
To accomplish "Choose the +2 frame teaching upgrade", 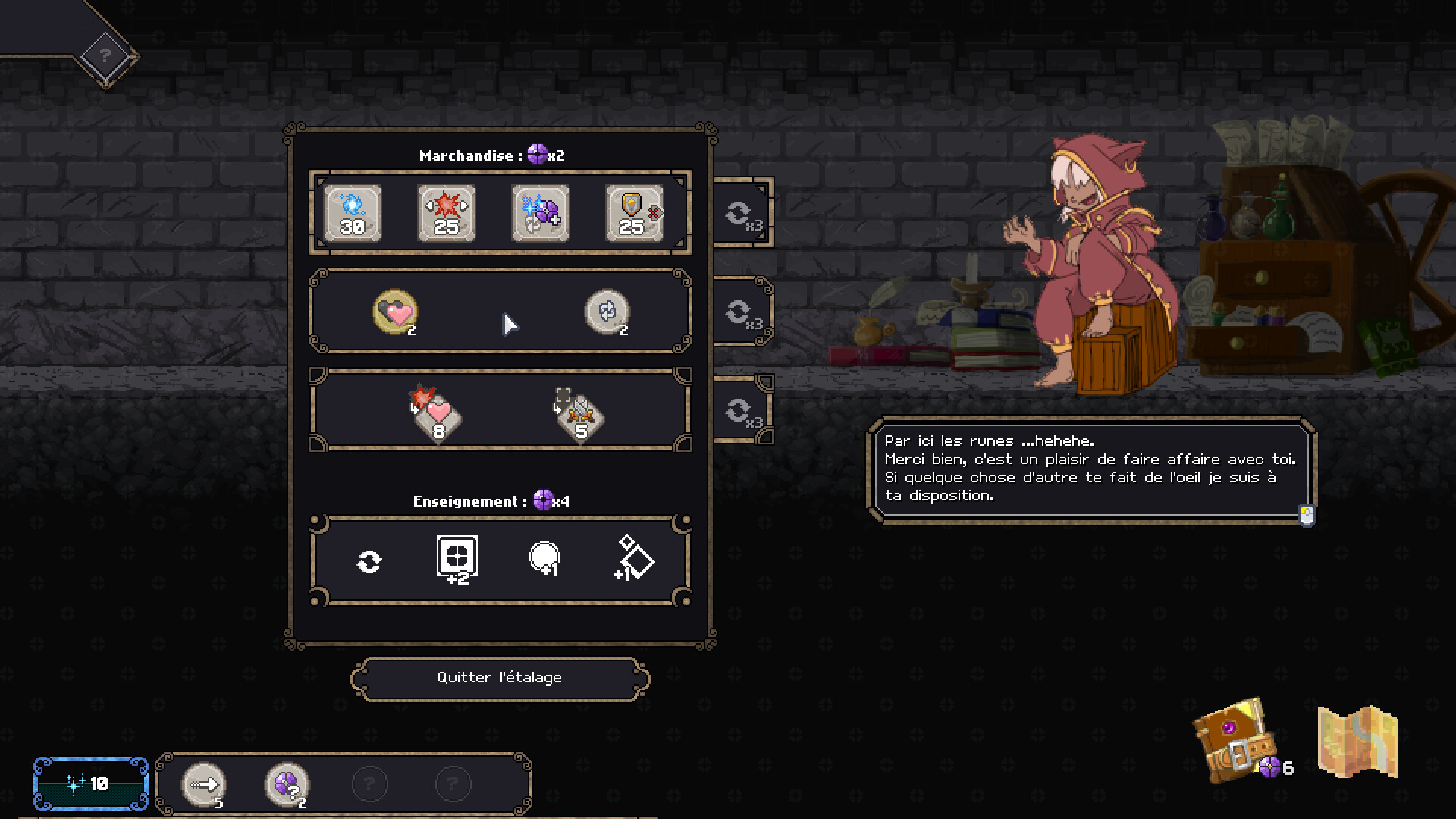I will 456,561.
